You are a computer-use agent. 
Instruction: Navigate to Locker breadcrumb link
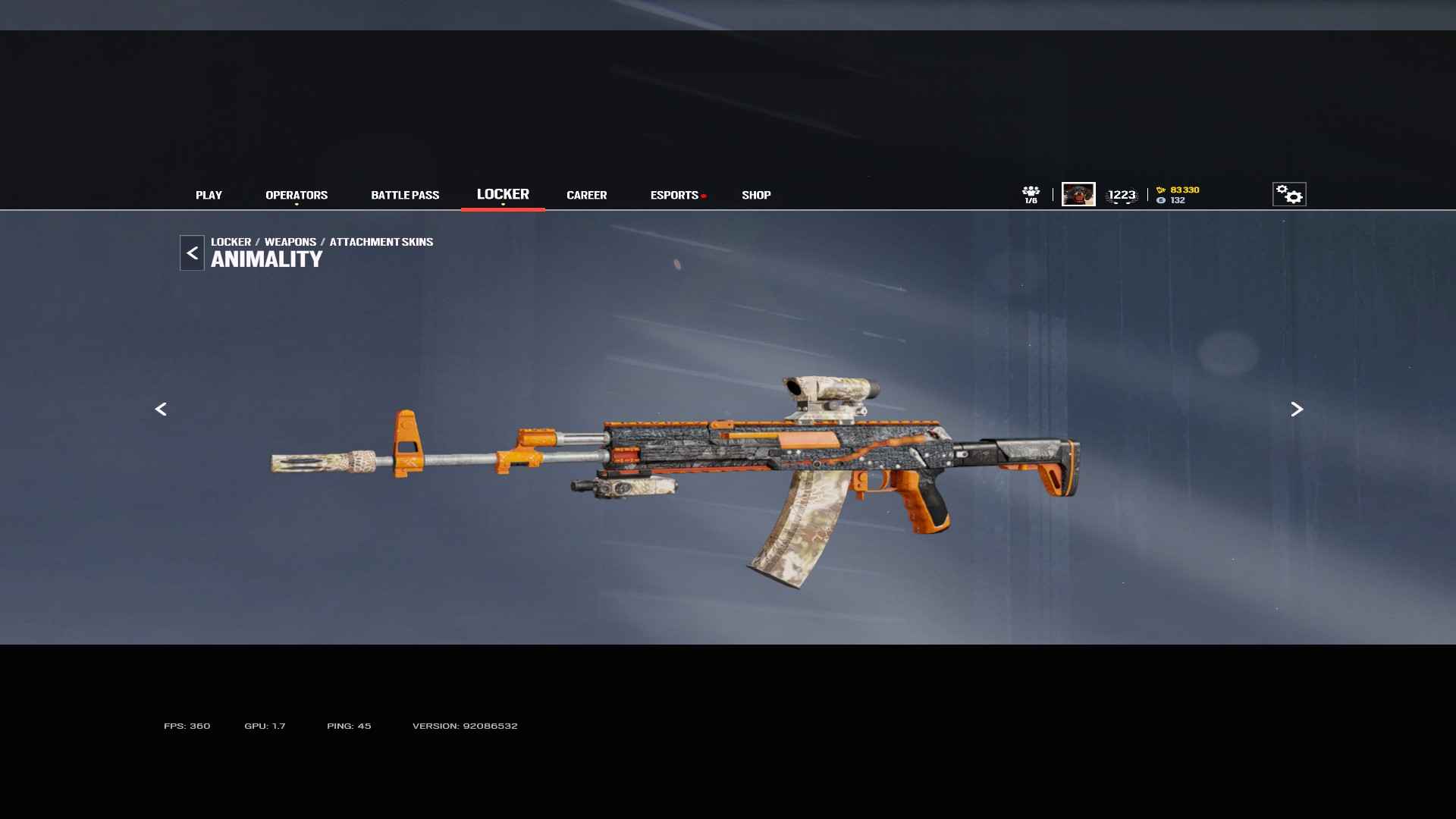pos(231,242)
